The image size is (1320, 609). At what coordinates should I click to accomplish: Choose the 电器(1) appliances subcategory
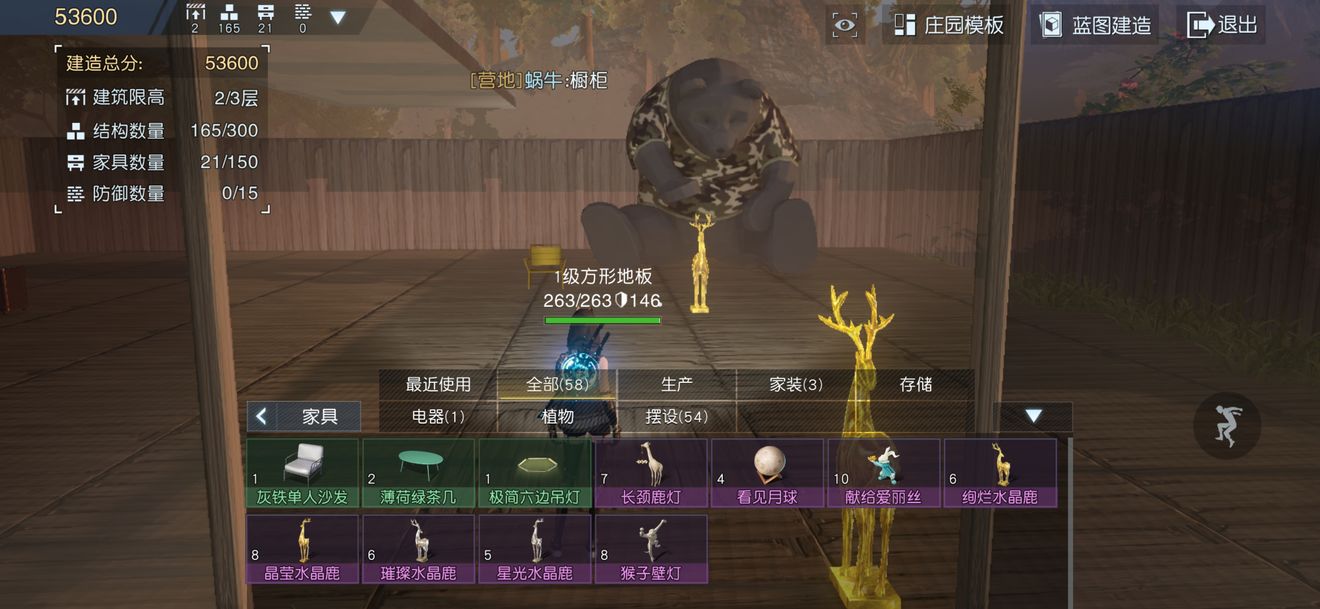[x=438, y=416]
